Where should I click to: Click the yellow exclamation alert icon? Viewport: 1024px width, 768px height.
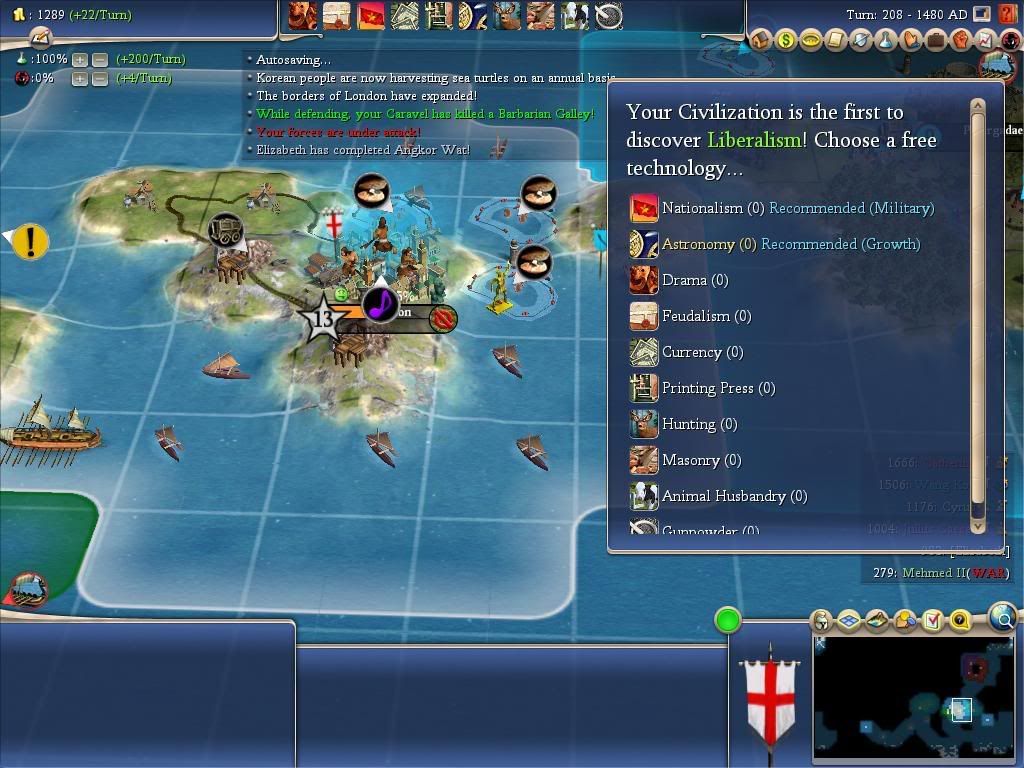click(31, 241)
